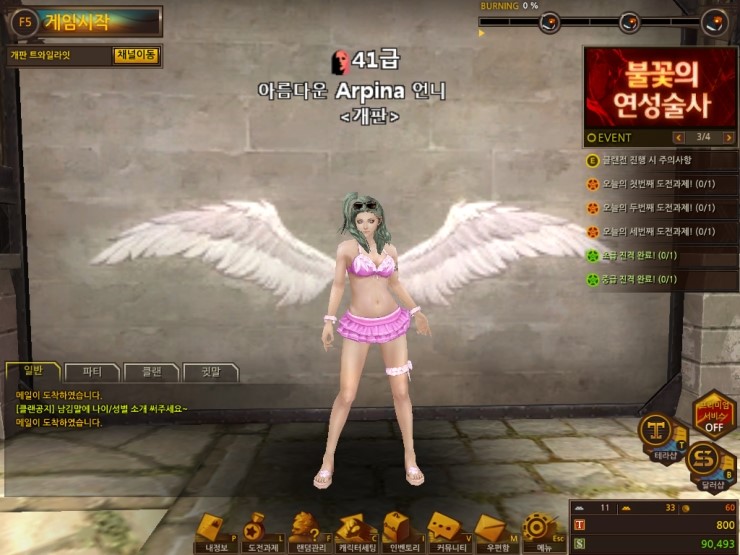Screen dimensions: 740x555
Task: Open 오늘의 첫번째 도전과제 tracker entry
Action: point(657,184)
